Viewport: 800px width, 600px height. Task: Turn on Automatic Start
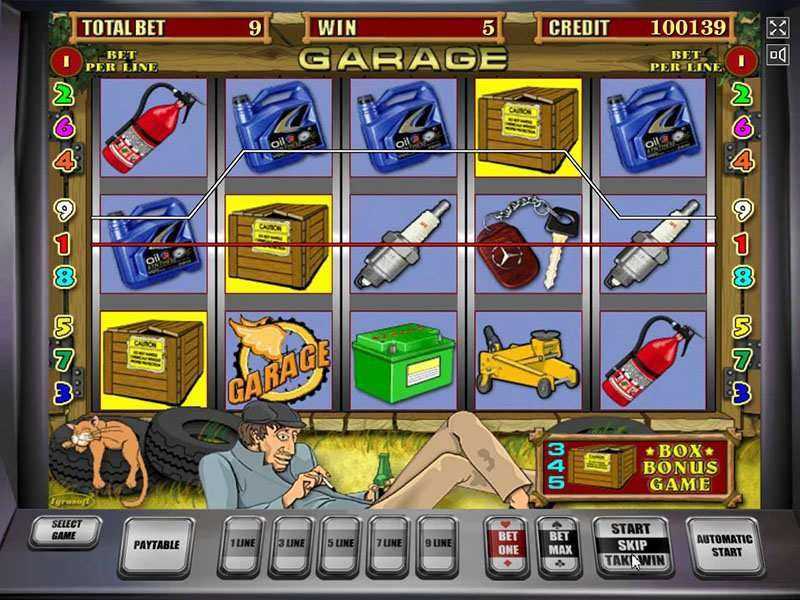pos(722,544)
